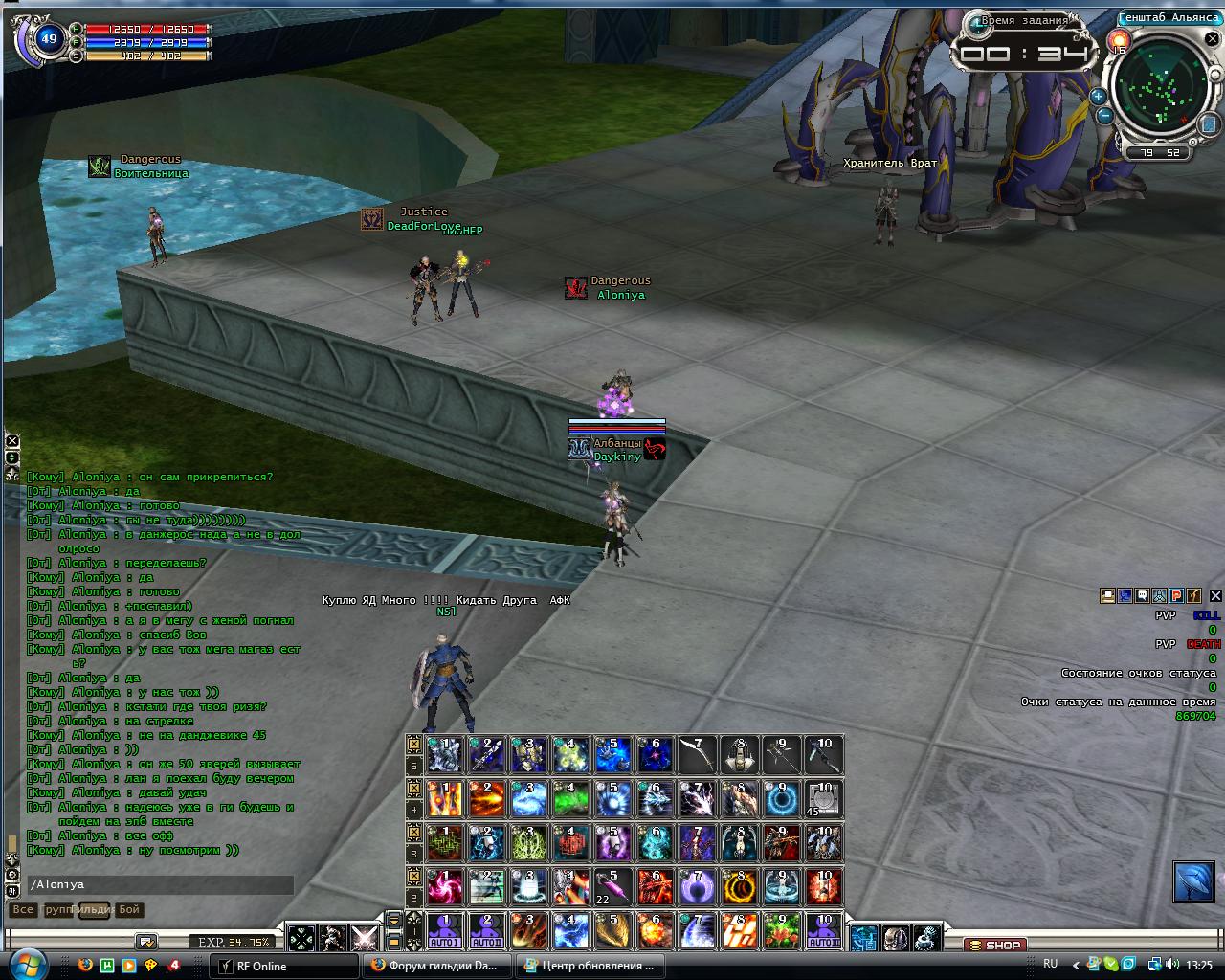The width and height of the screenshot is (1225, 980).
Task: Activate the AUTO III hotbar slot
Action: point(824,930)
